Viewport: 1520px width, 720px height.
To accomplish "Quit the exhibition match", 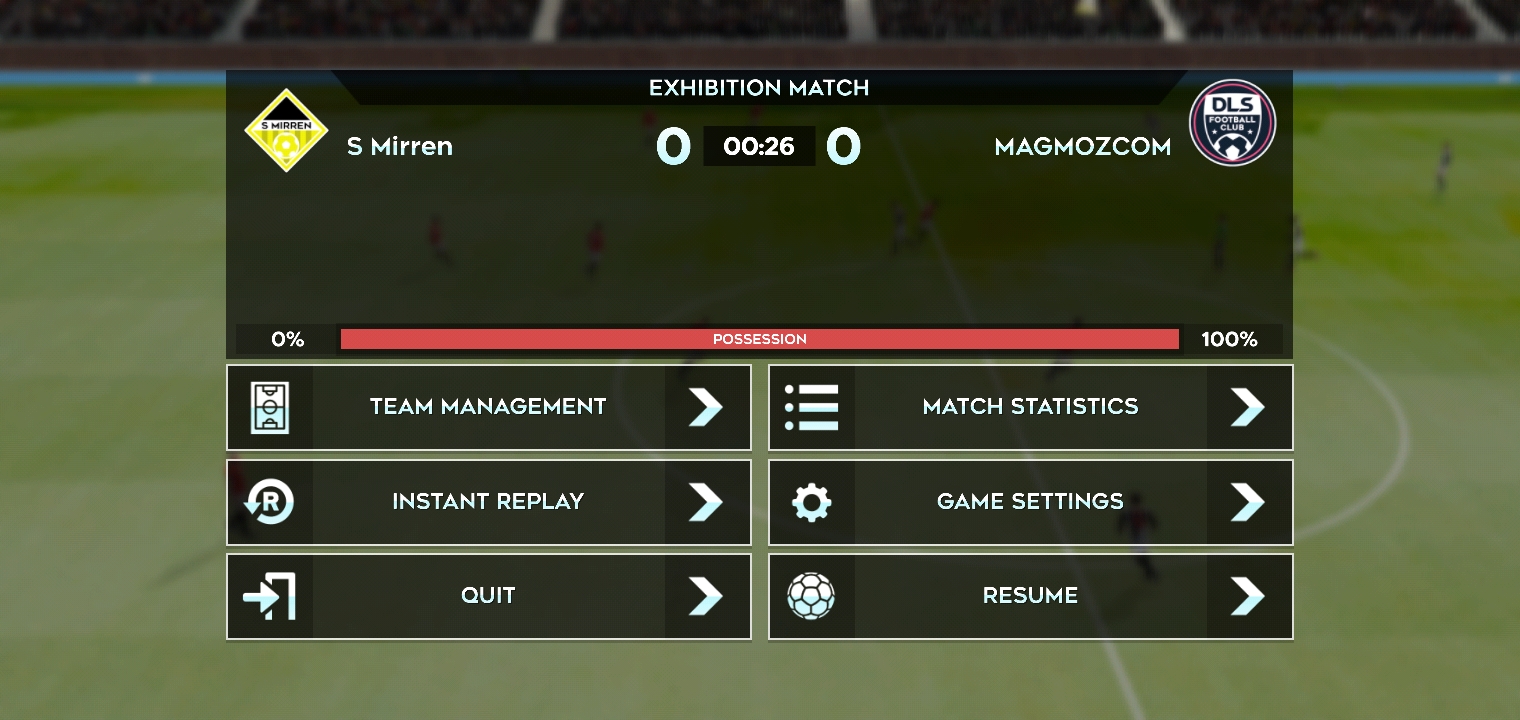I will click(x=488, y=596).
